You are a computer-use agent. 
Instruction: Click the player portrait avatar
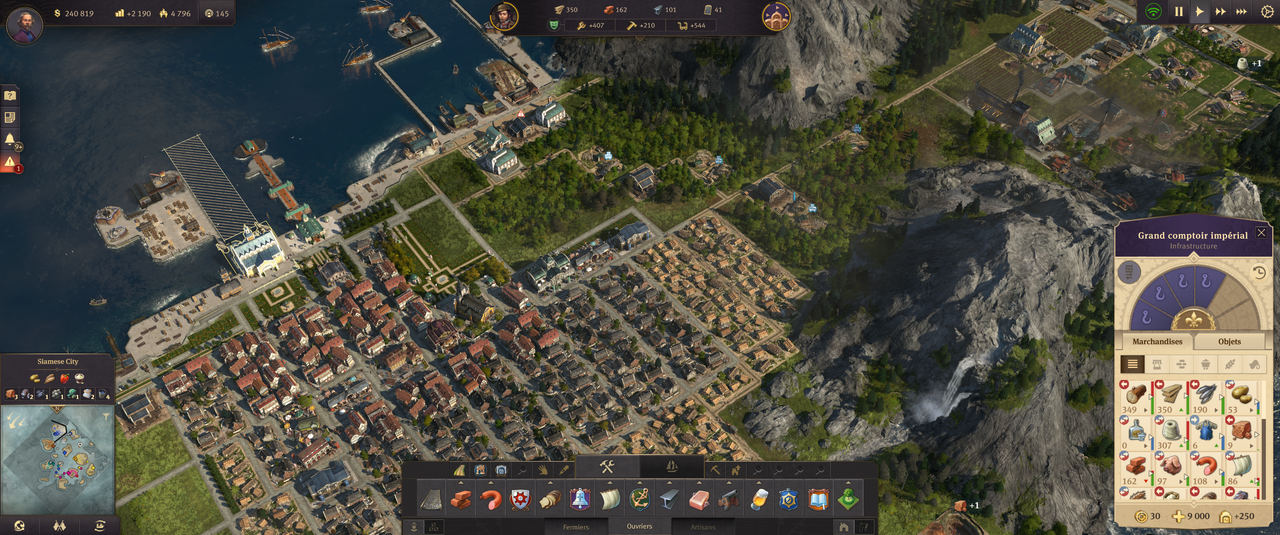(x=24, y=24)
